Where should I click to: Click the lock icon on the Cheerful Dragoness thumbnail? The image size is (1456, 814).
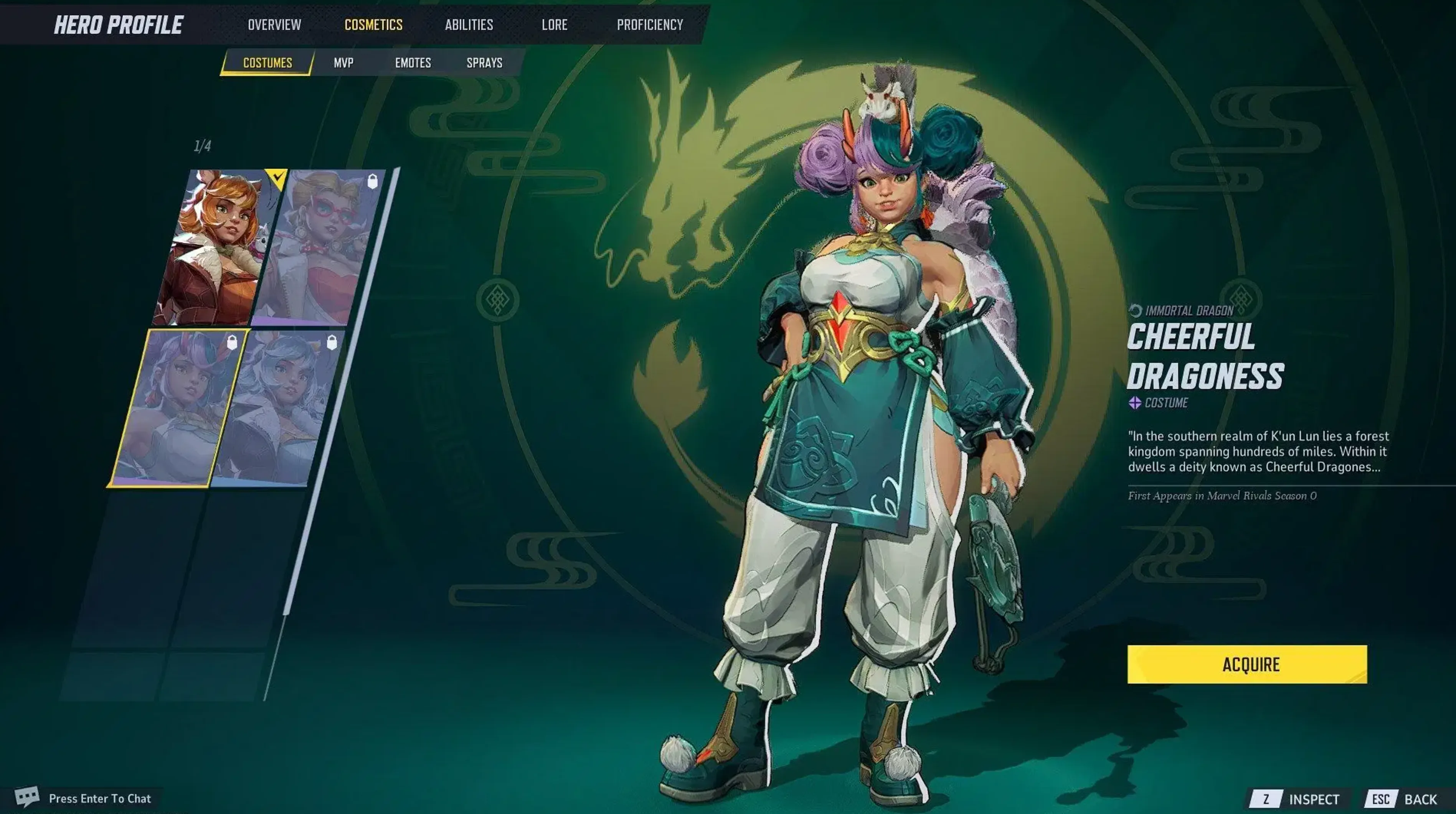[232, 342]
